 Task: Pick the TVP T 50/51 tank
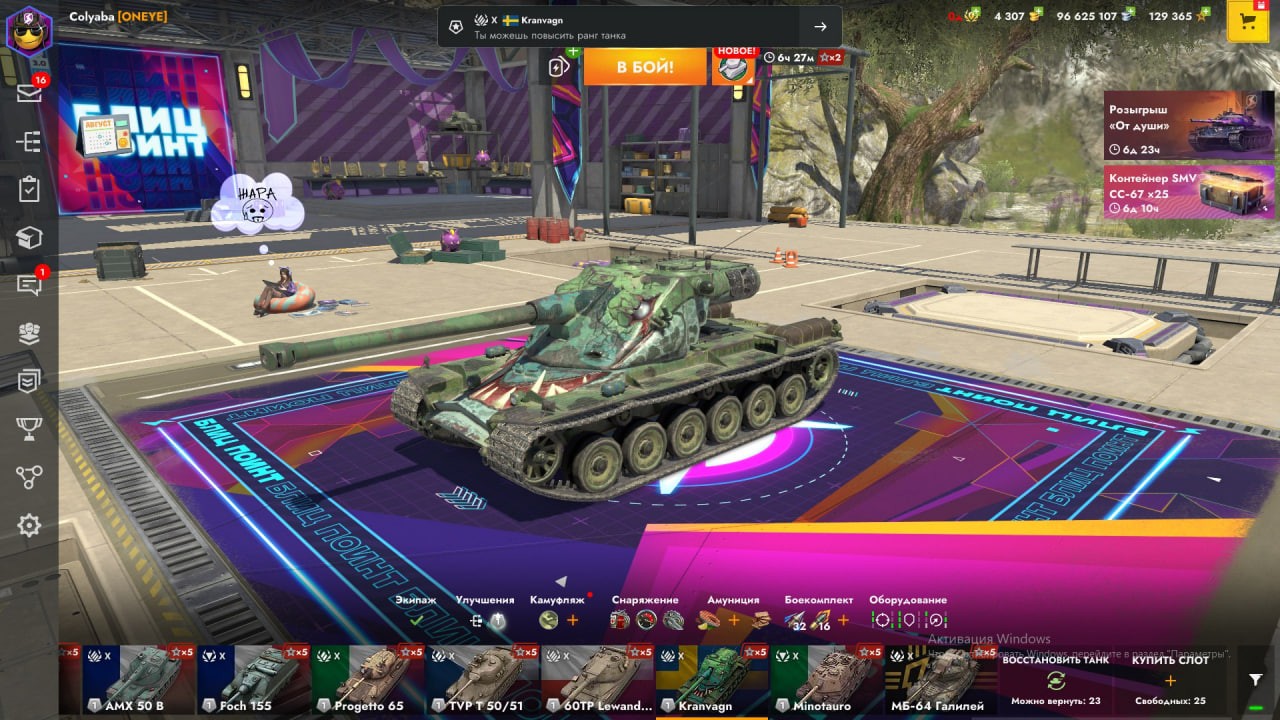(x=483, y=679)
